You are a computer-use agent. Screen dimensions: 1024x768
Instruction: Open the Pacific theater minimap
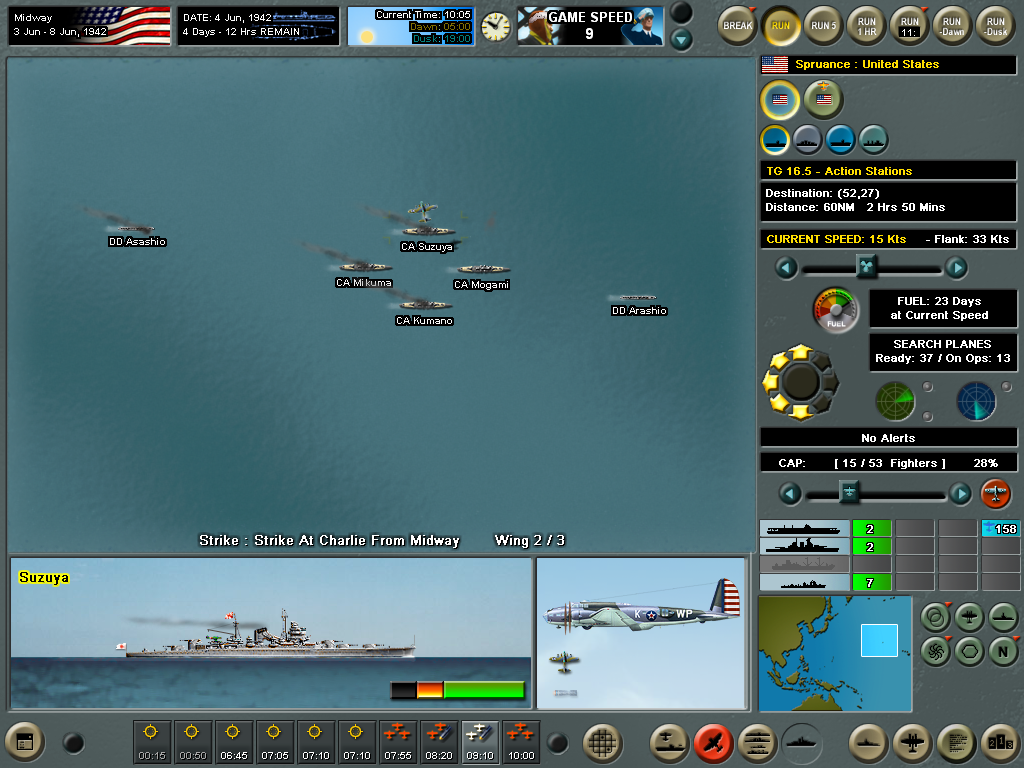[x=835, y=653]
